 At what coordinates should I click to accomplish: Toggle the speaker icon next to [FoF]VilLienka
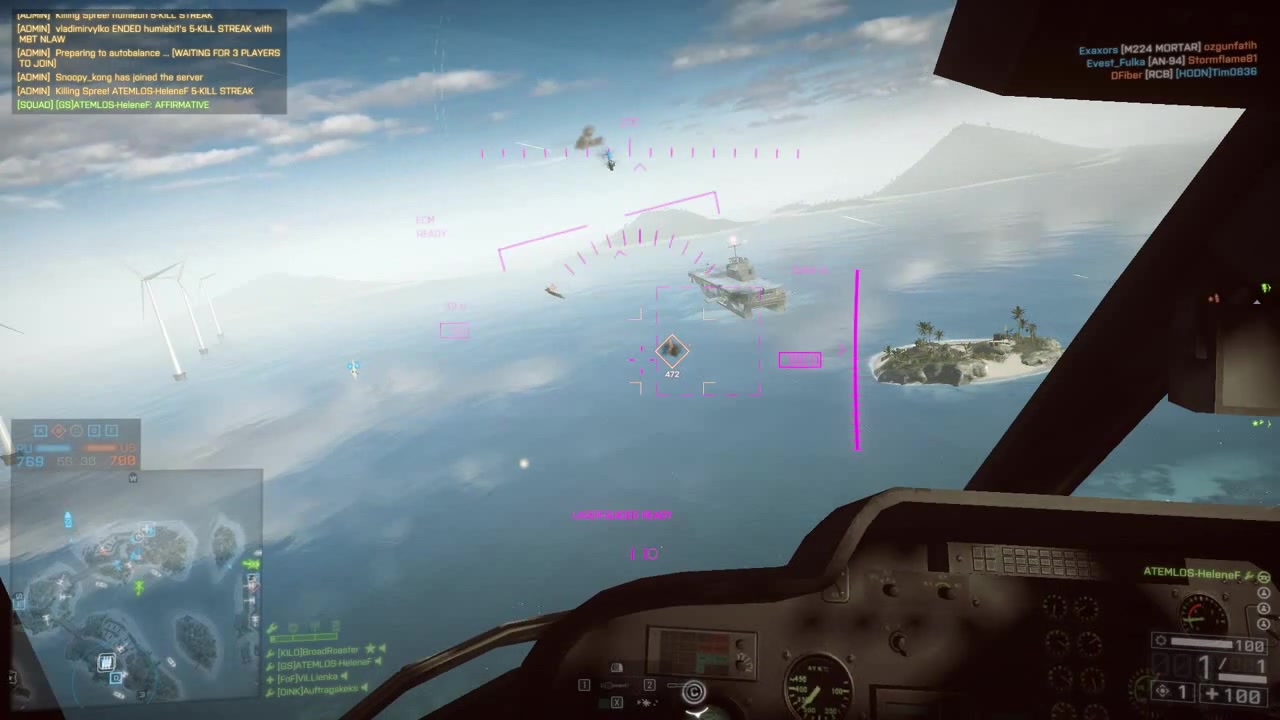(x=344, y=677)
